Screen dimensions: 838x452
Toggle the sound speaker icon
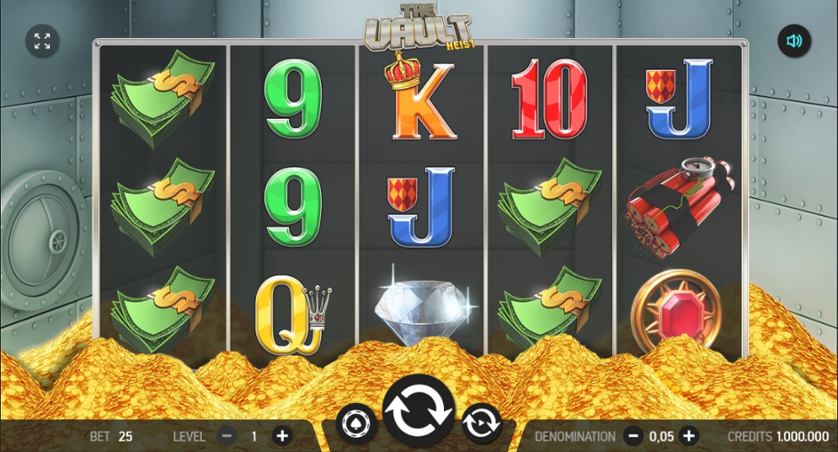point(794,41)
